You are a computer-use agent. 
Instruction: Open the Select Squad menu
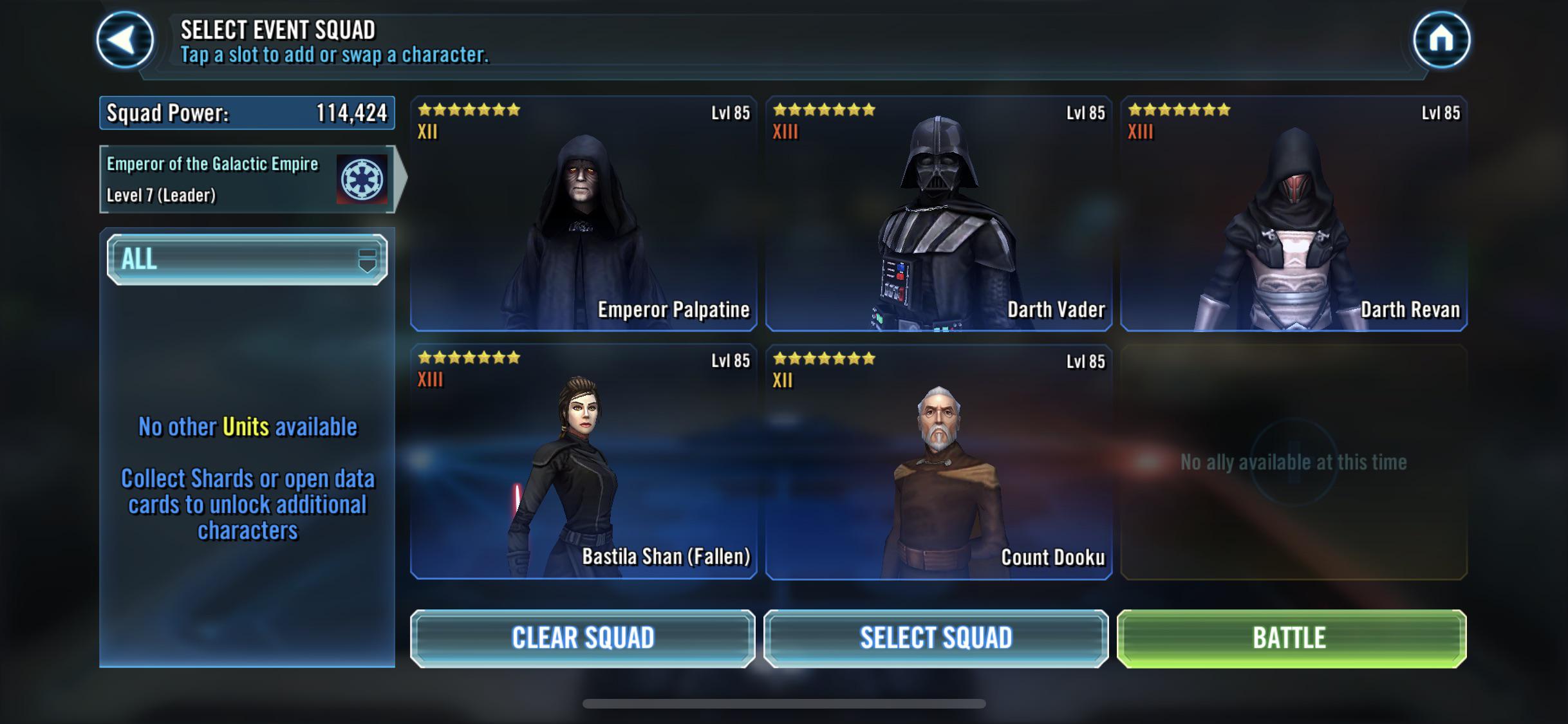click(936, 638)
